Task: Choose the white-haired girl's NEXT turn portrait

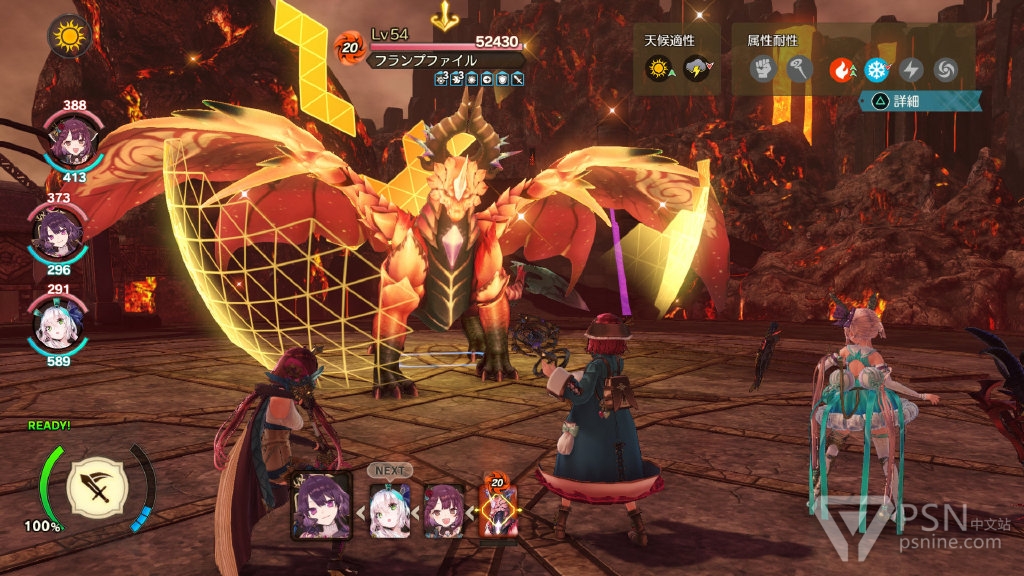Action: tap(390, 510)
